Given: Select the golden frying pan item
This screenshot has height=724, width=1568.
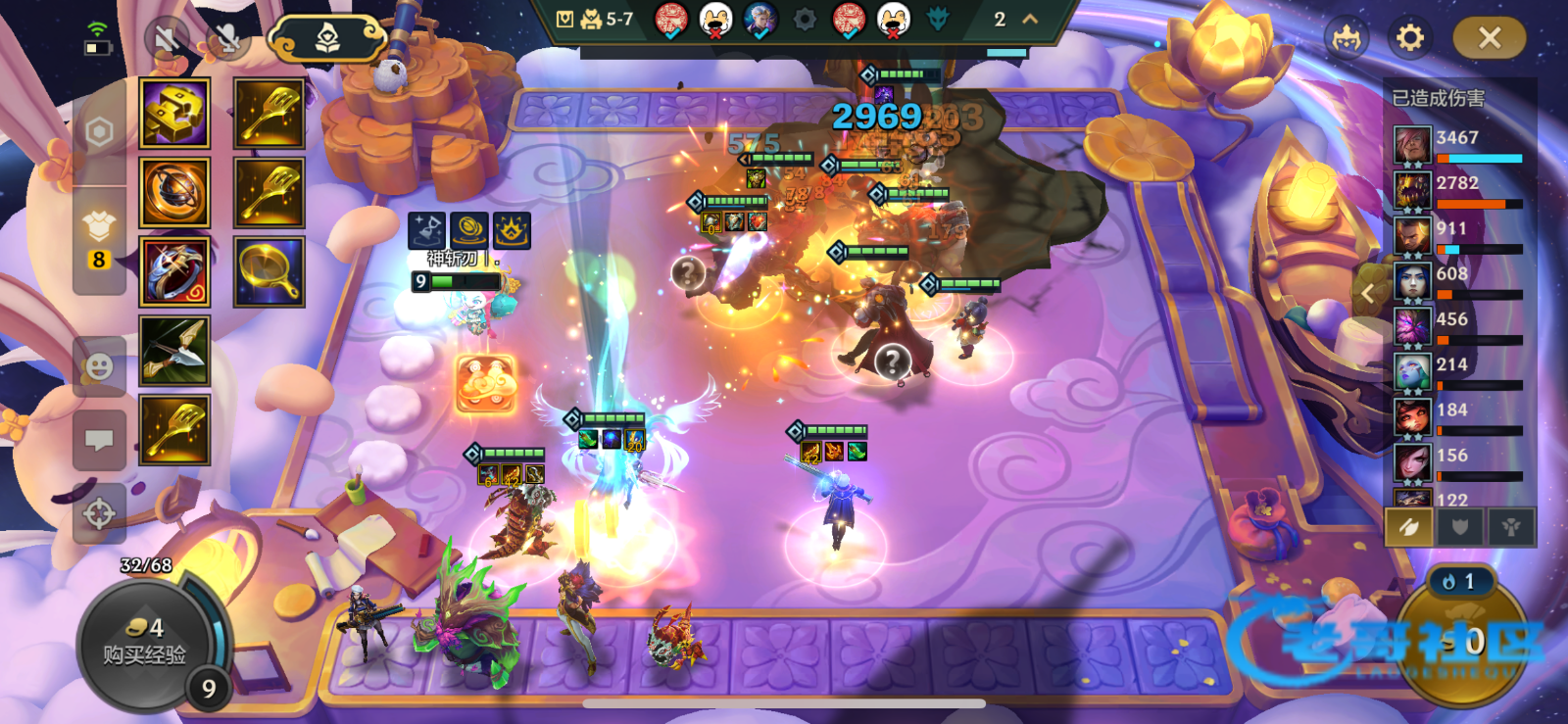Looking at the screenshot, I should click(269, 271).
